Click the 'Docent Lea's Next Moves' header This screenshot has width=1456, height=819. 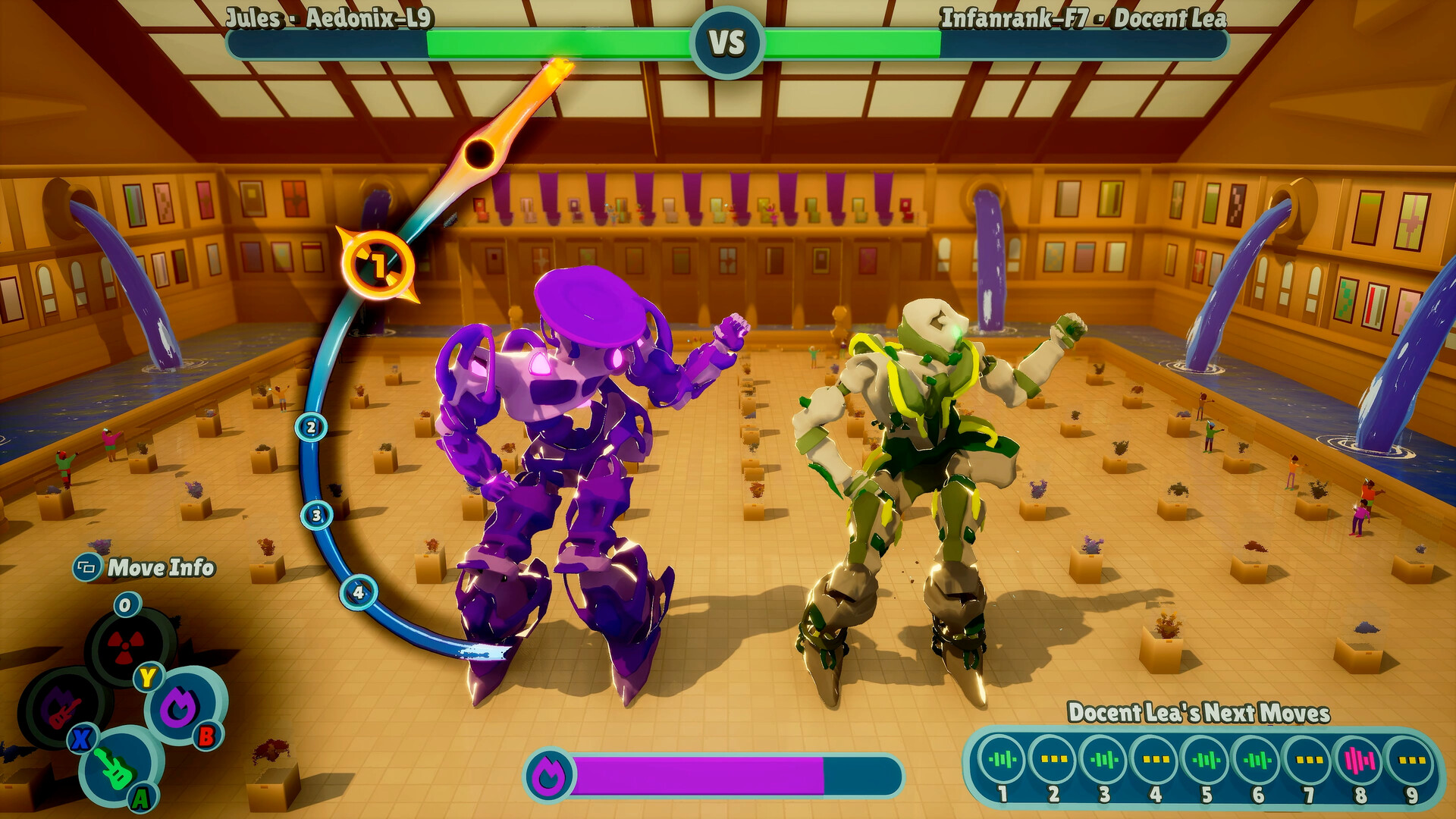[x=1200, y=711]
